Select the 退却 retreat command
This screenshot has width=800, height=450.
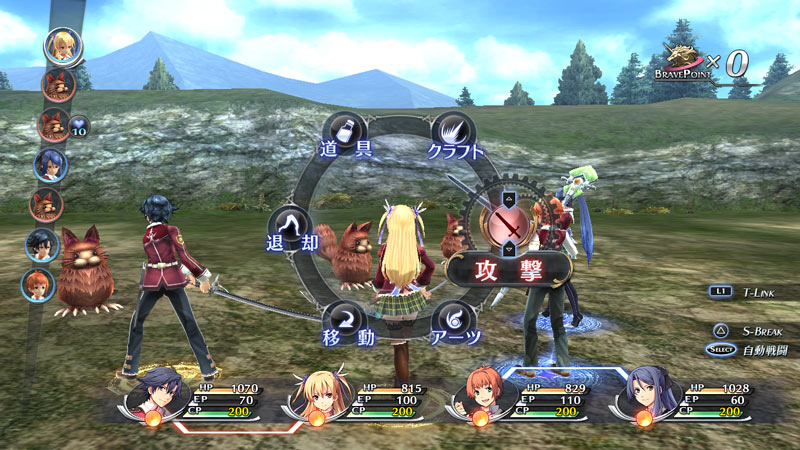click(x=291, y=229)
